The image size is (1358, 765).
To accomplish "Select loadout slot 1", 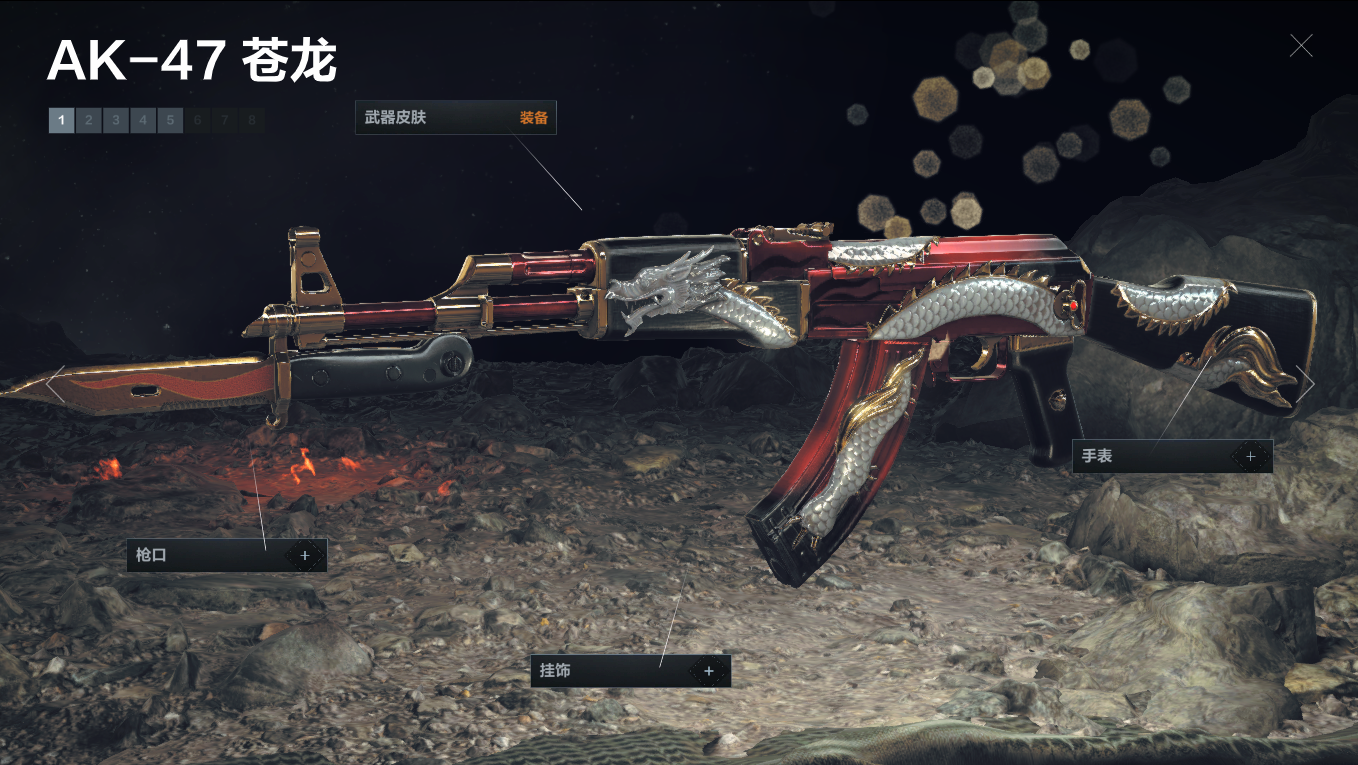I will point(61,121).
